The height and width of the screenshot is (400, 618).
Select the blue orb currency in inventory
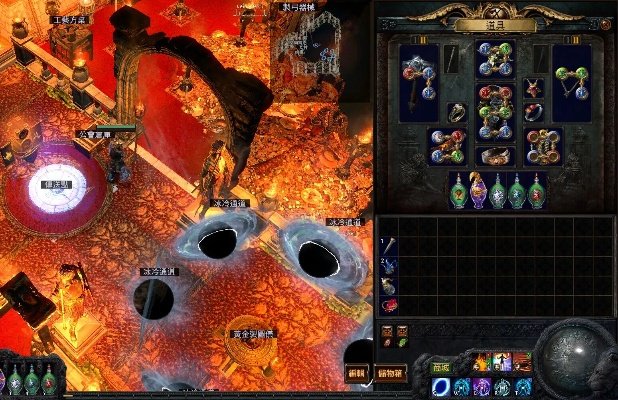[388, 264]
